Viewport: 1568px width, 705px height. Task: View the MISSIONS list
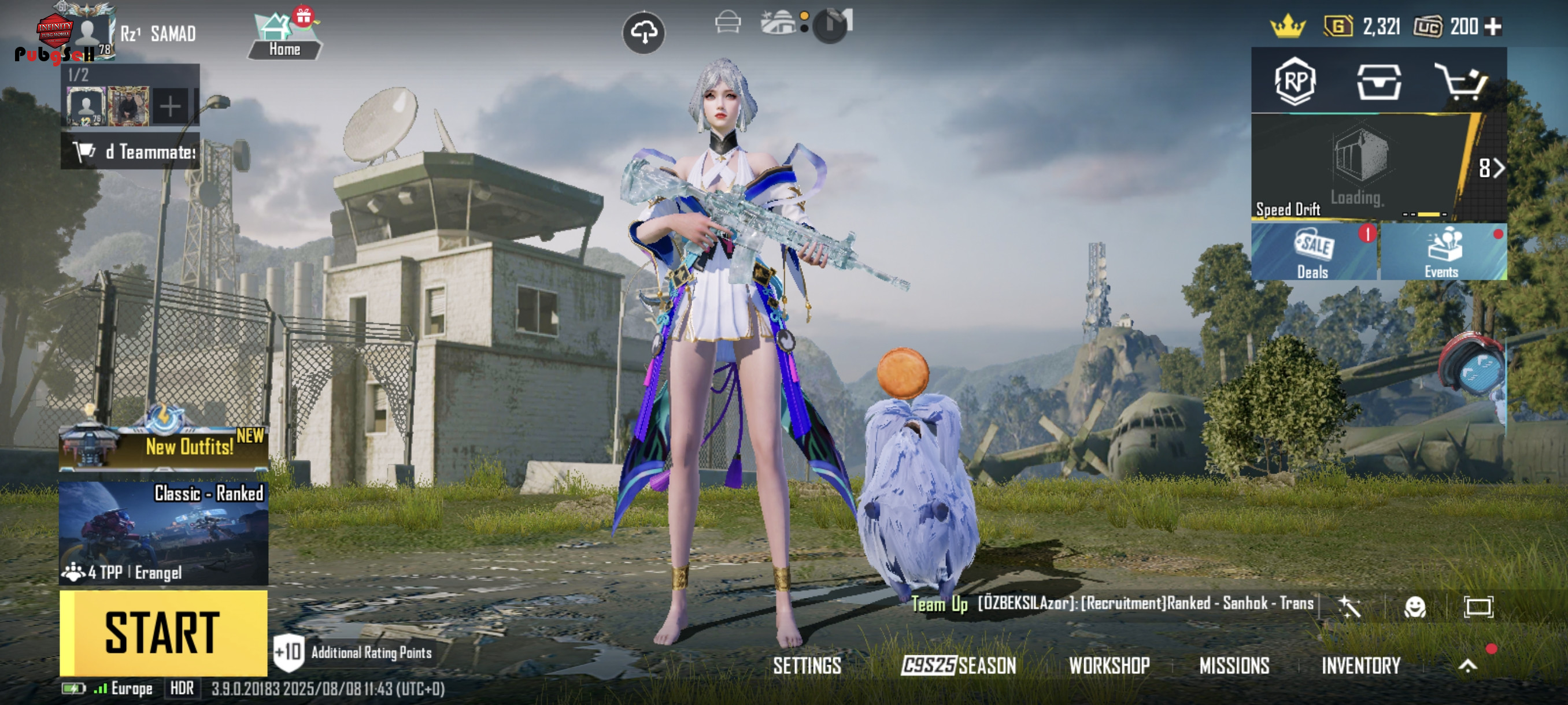click(1234, 666)
